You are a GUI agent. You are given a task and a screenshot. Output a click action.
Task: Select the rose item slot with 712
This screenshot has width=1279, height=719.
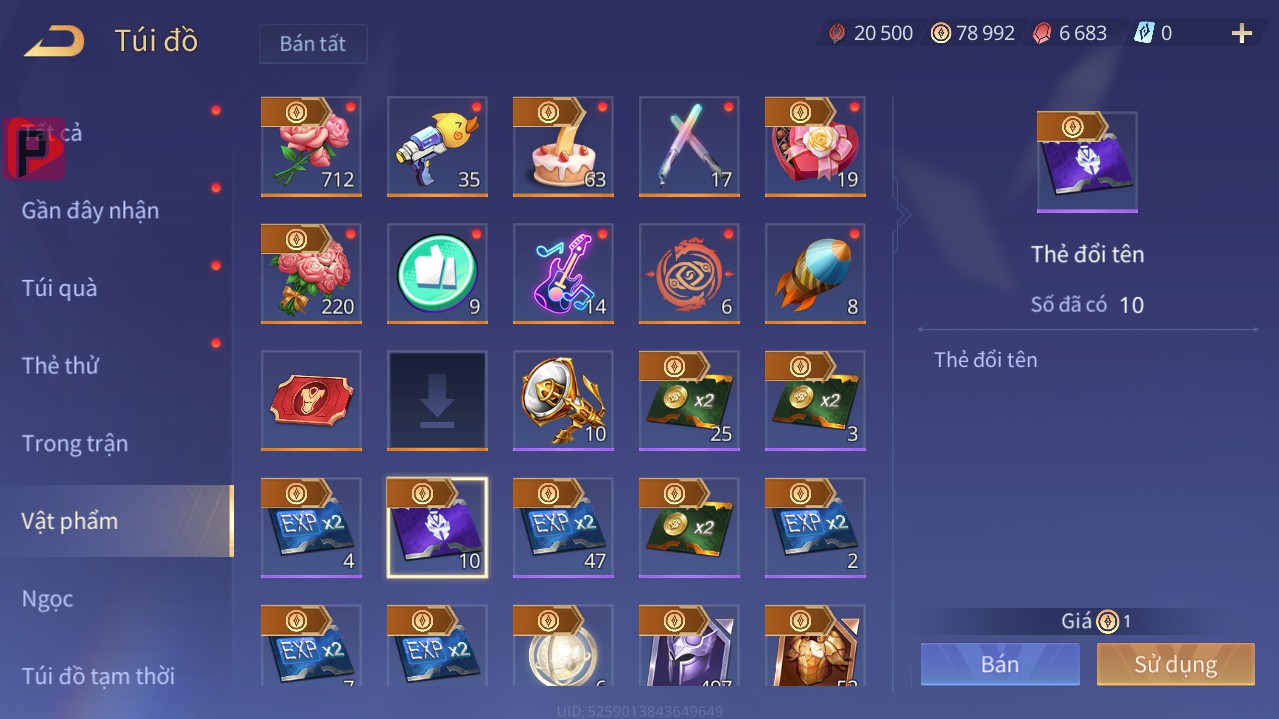(311, 146)
